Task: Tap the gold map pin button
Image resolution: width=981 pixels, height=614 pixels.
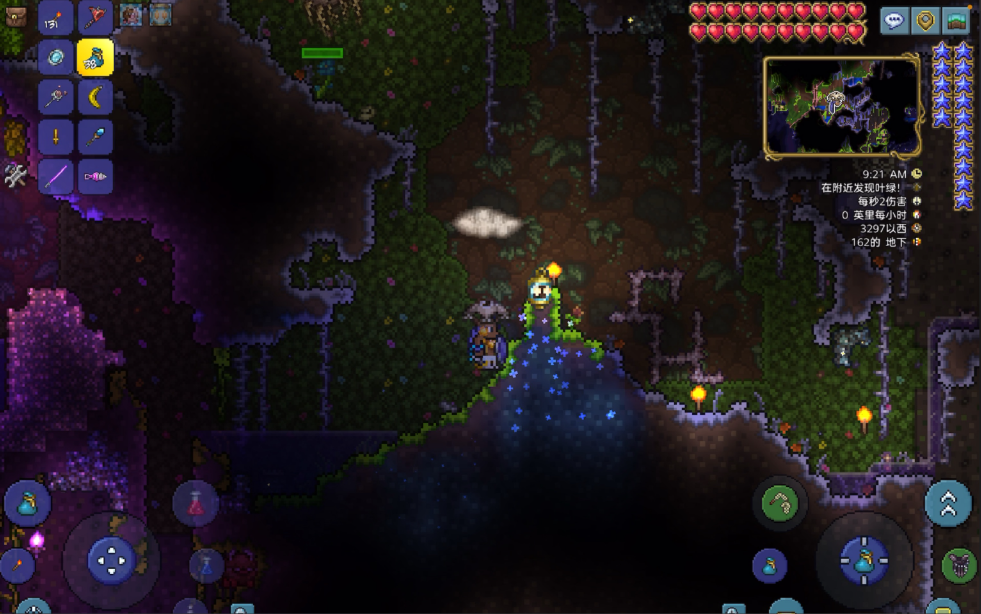Action: (x=925, y=20)
